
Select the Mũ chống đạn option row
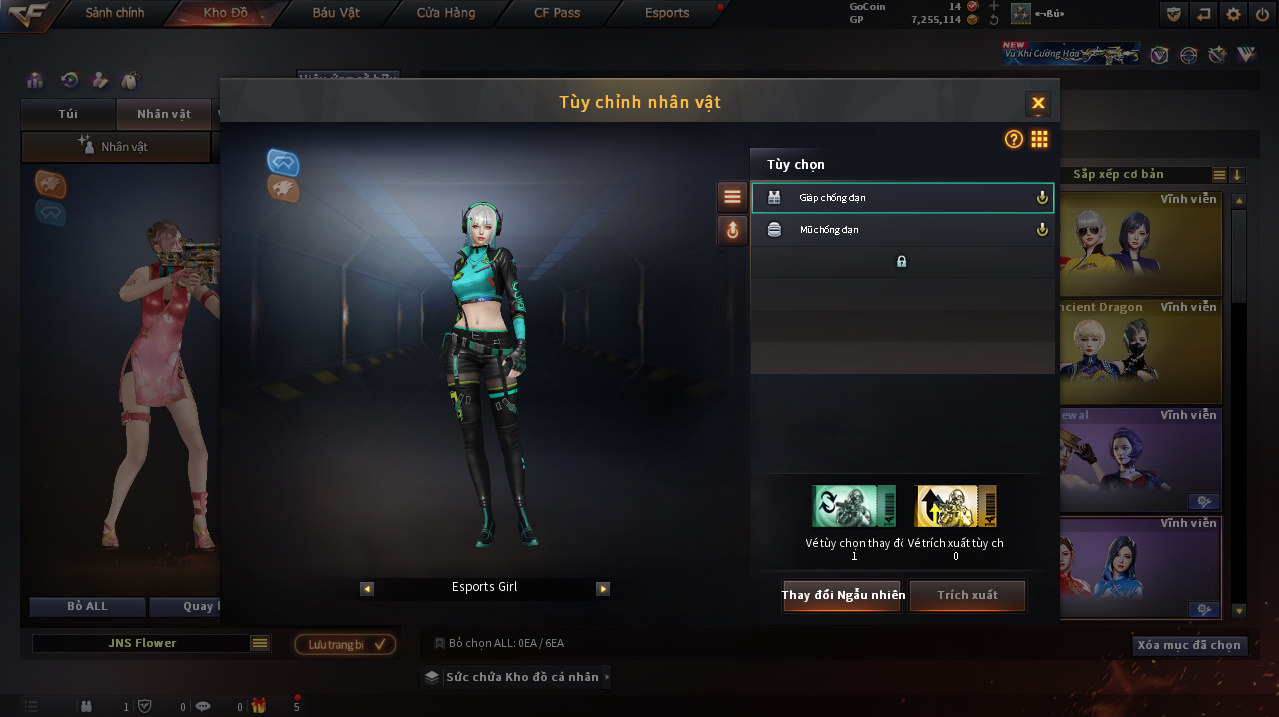pyautogui.click(x=902, y=230)
